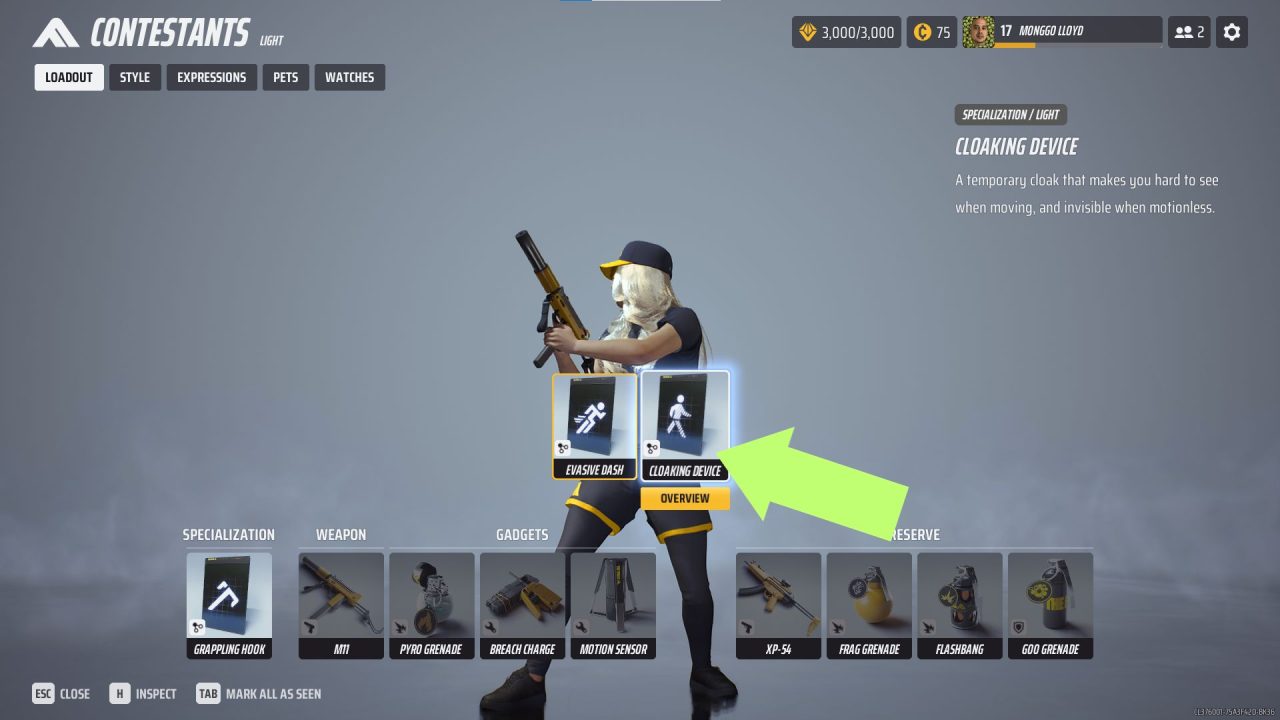Switch to the Expressions tab
The image size is (1280, 720).
[x=211, y=77]
